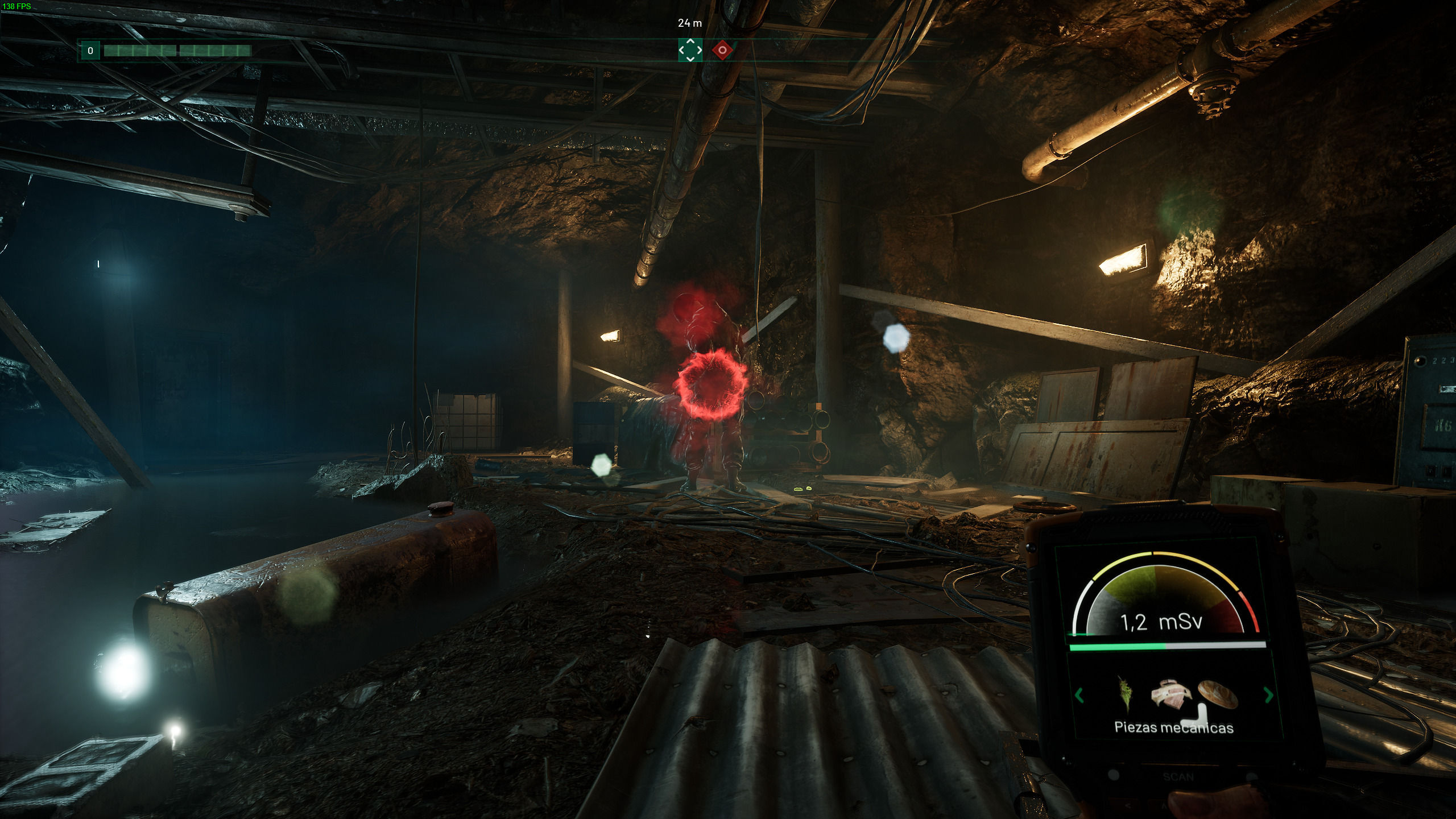Screen dimensions: 1456x819
Task: Click the red enemy marker on the compass
Action: click(x=722, y=50)
